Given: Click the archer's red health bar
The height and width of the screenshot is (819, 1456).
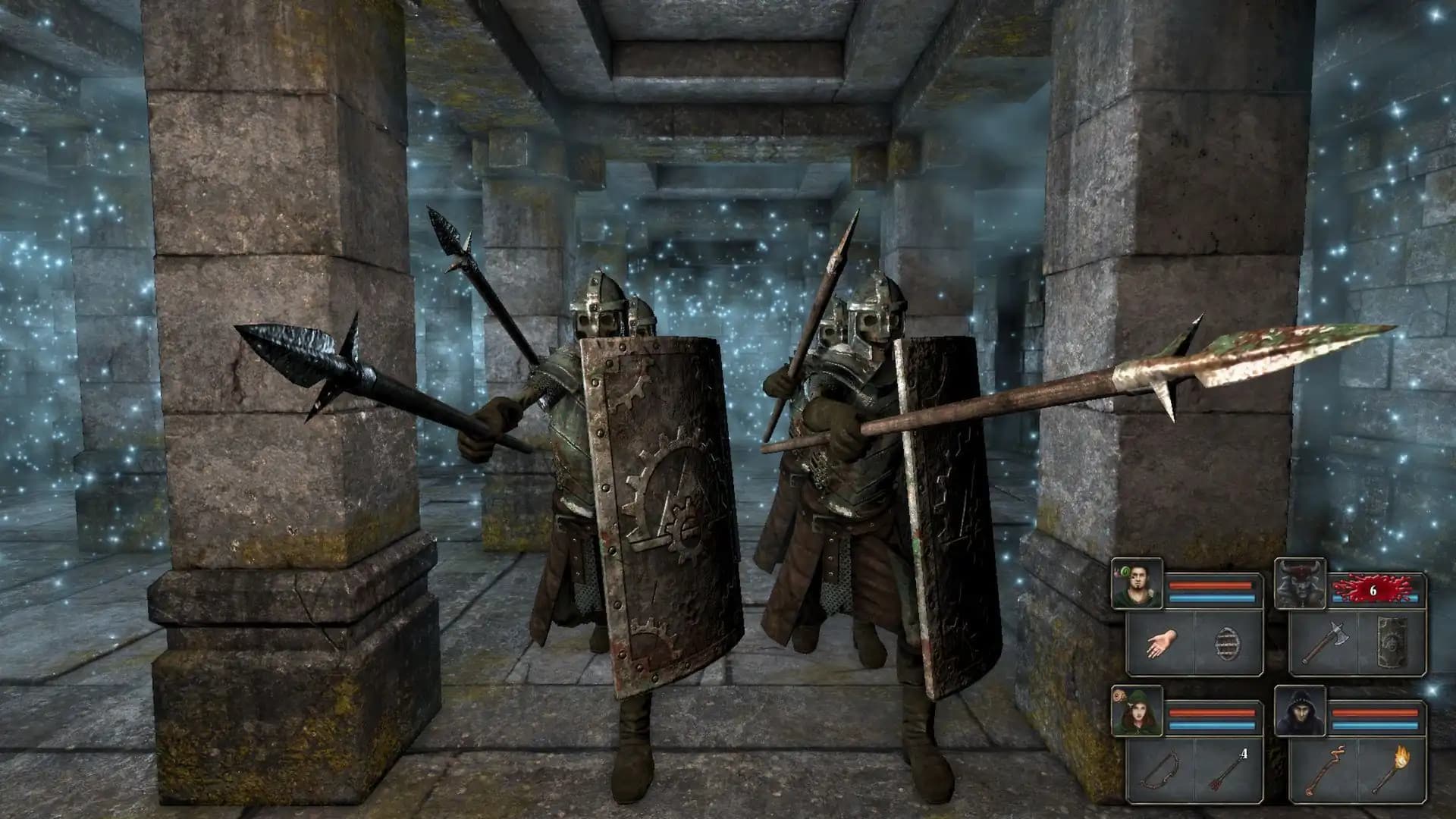Looking at the screenshot, I should (1210, 712).
